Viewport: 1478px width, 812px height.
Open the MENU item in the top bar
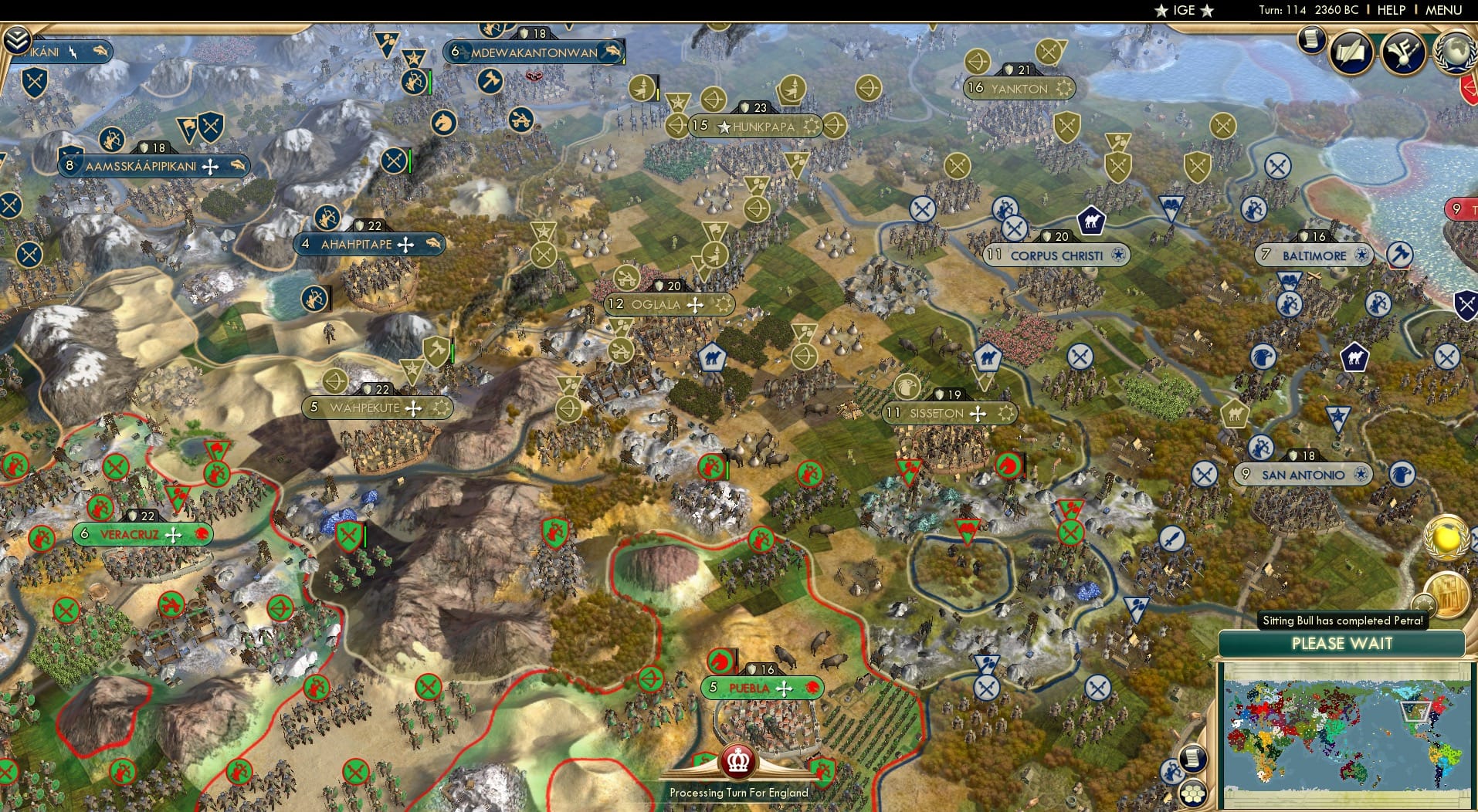tap(1445, 10)
